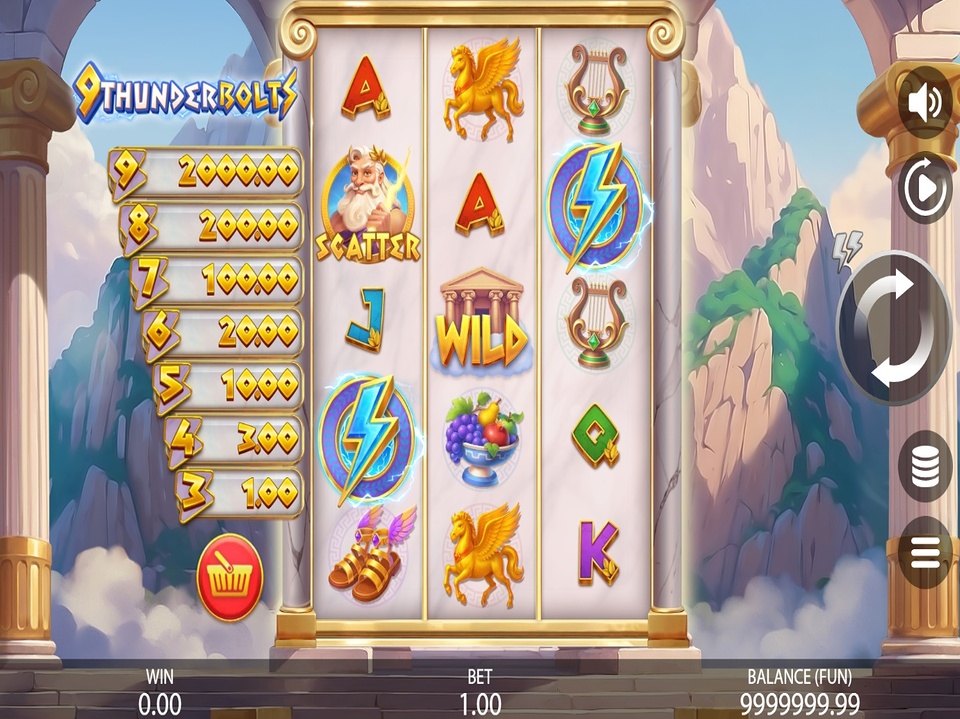
Task: Open bet settings with the coin stack button
Action: (x=924, y=466)
